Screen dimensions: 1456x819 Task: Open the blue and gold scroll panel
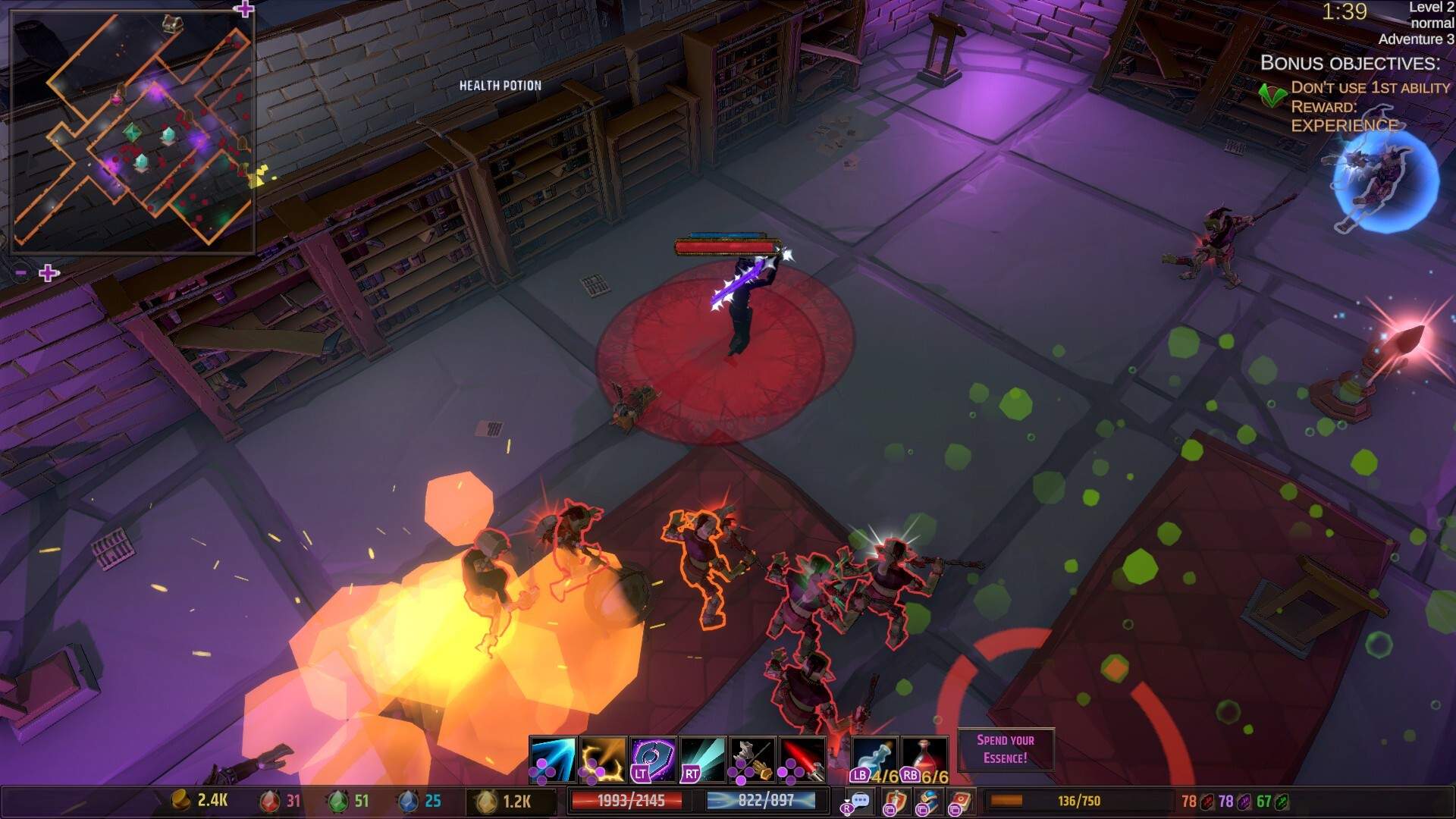[927, 802]
